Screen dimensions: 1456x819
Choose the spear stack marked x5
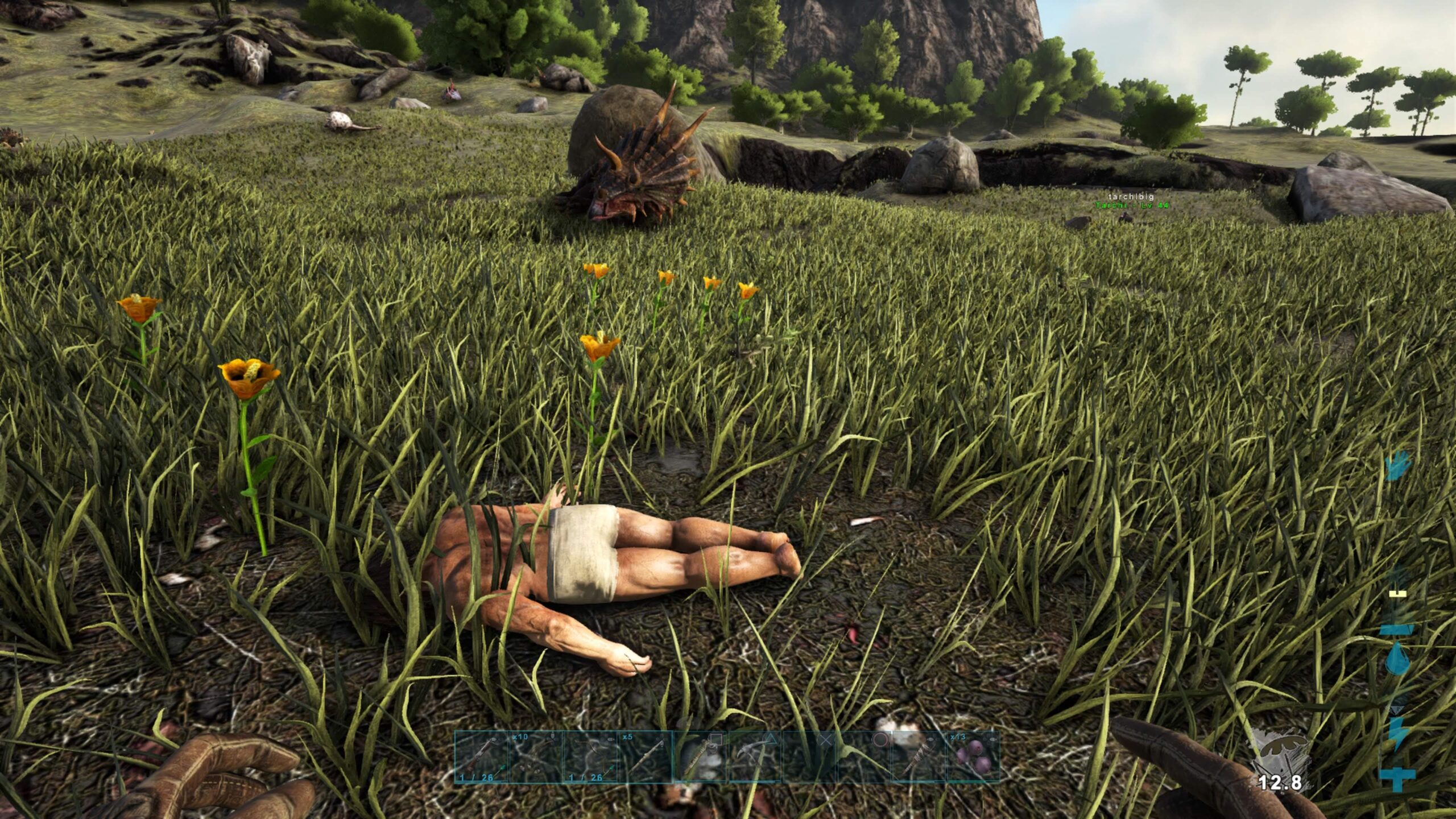pyautogui.click(x=646, y=758)
